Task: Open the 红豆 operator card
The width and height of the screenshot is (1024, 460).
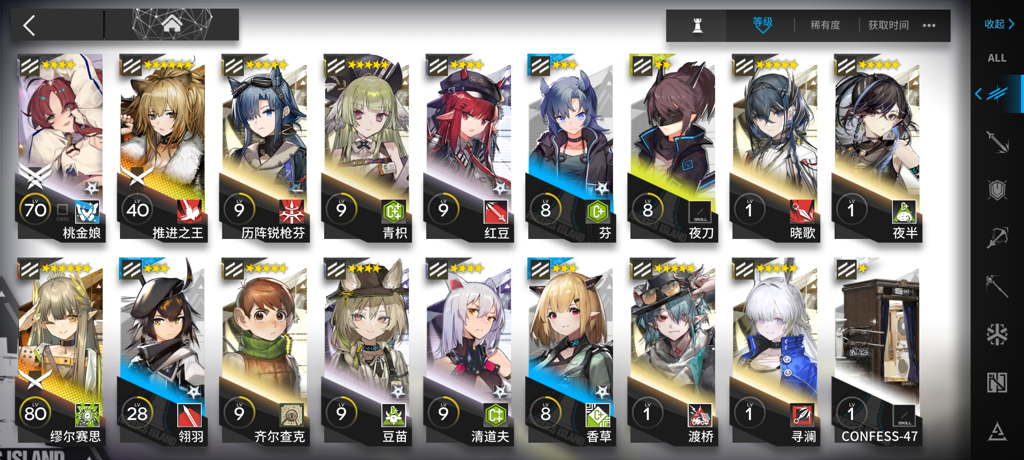Action: coord(468,140)
